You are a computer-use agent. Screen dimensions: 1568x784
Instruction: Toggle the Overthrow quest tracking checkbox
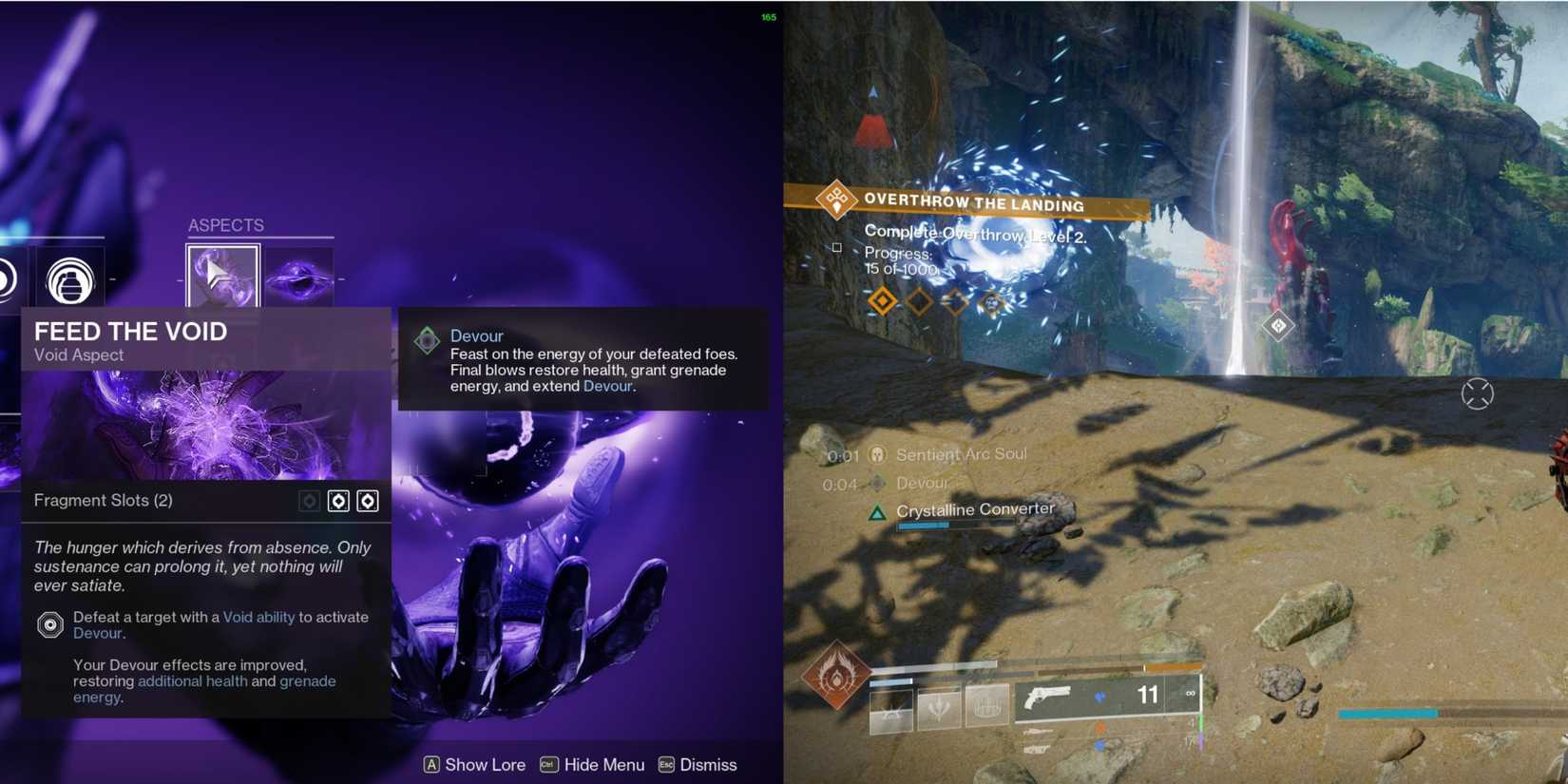pos(836,247)
